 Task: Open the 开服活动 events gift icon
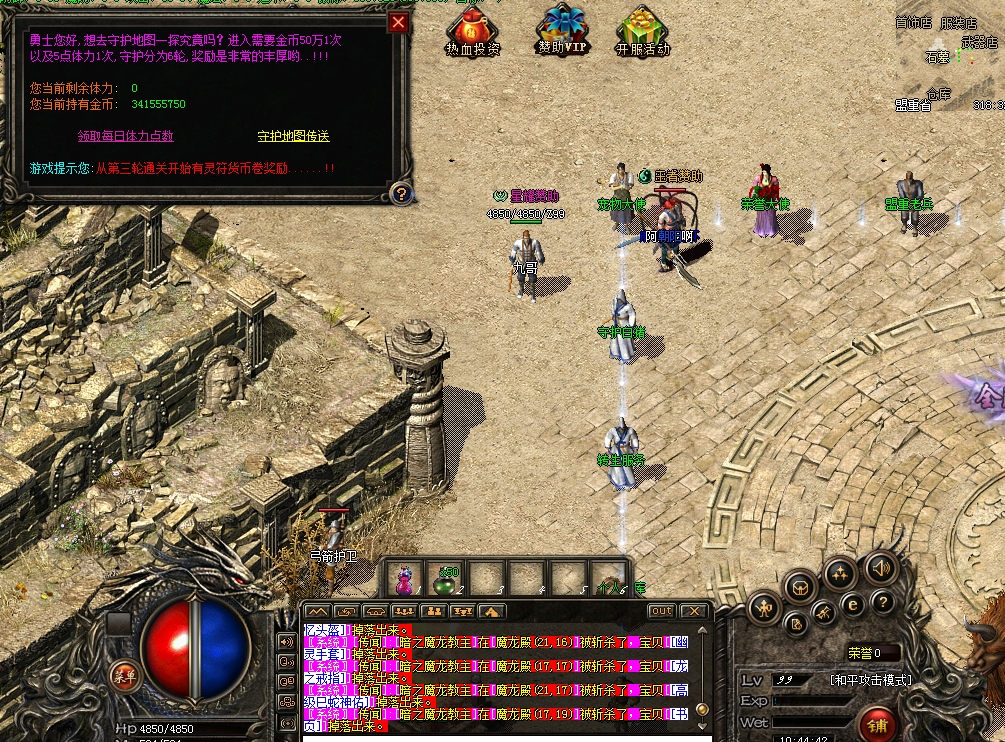643,32
